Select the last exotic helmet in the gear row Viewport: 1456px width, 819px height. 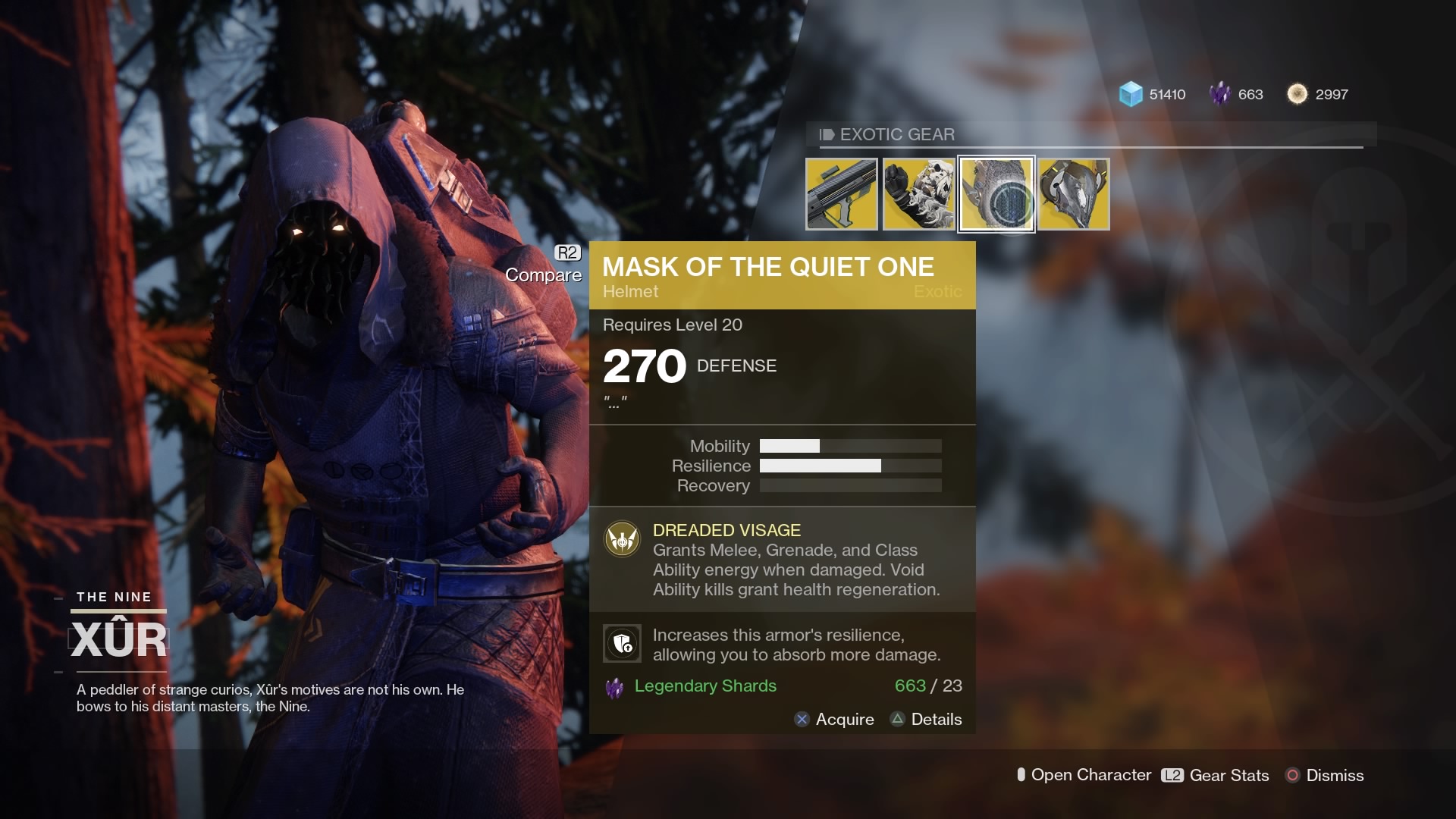point(1073,193)
